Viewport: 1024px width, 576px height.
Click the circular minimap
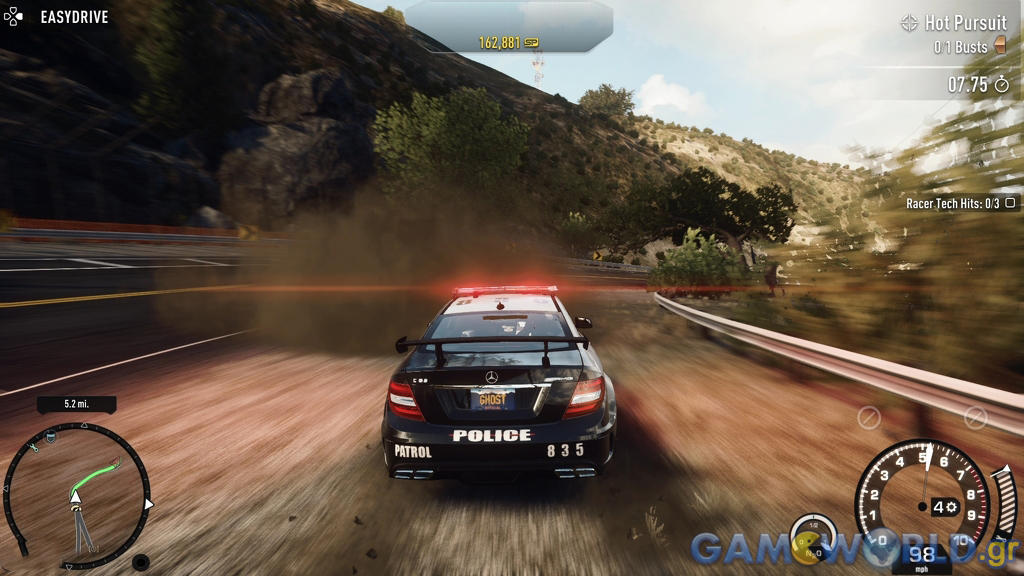77,495
